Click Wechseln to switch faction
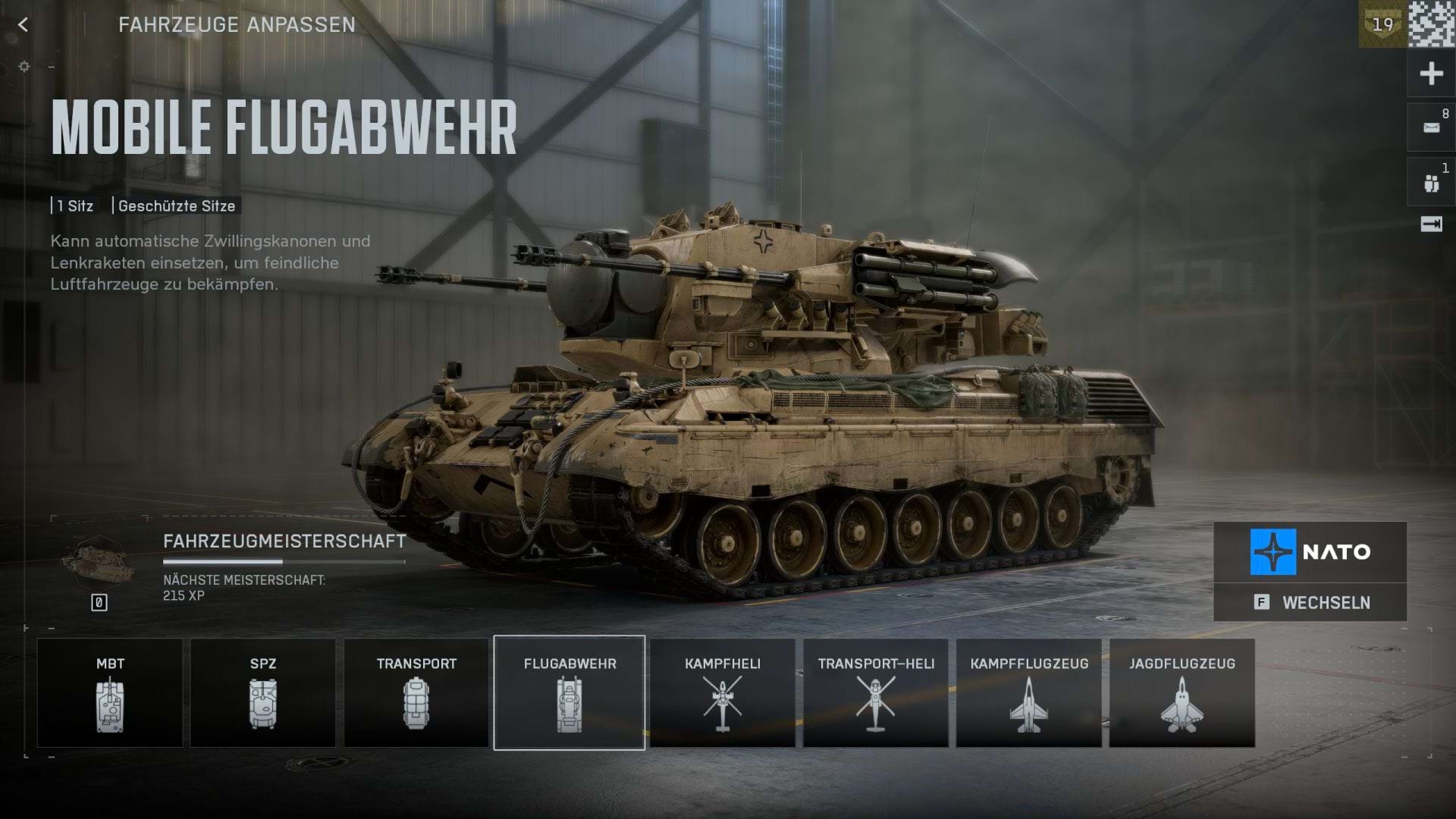This screenshot has width=1456, height=819. pyautogui.click(x=1310, y=603)
